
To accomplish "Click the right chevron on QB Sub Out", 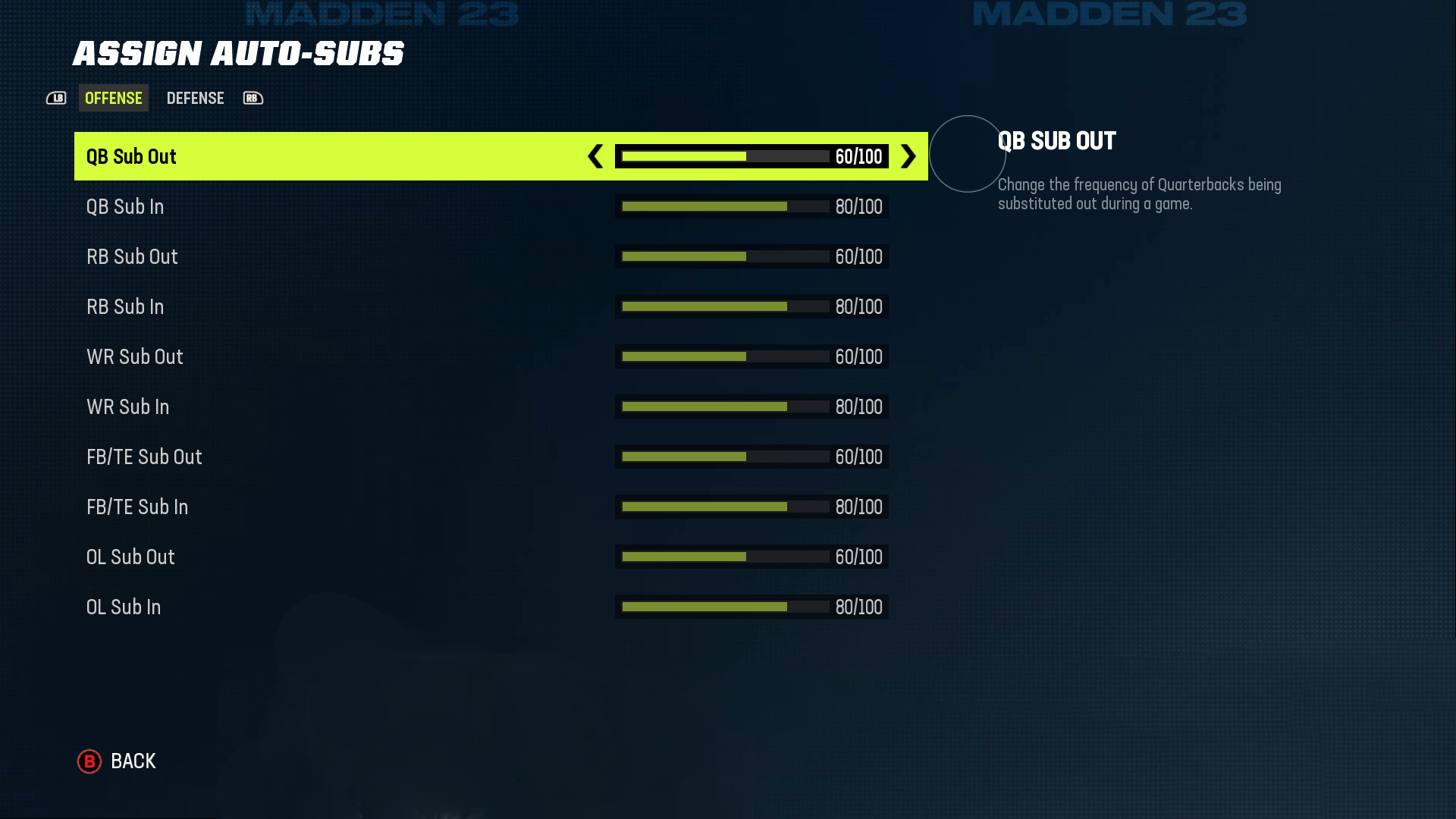I will tap(907, 157).
